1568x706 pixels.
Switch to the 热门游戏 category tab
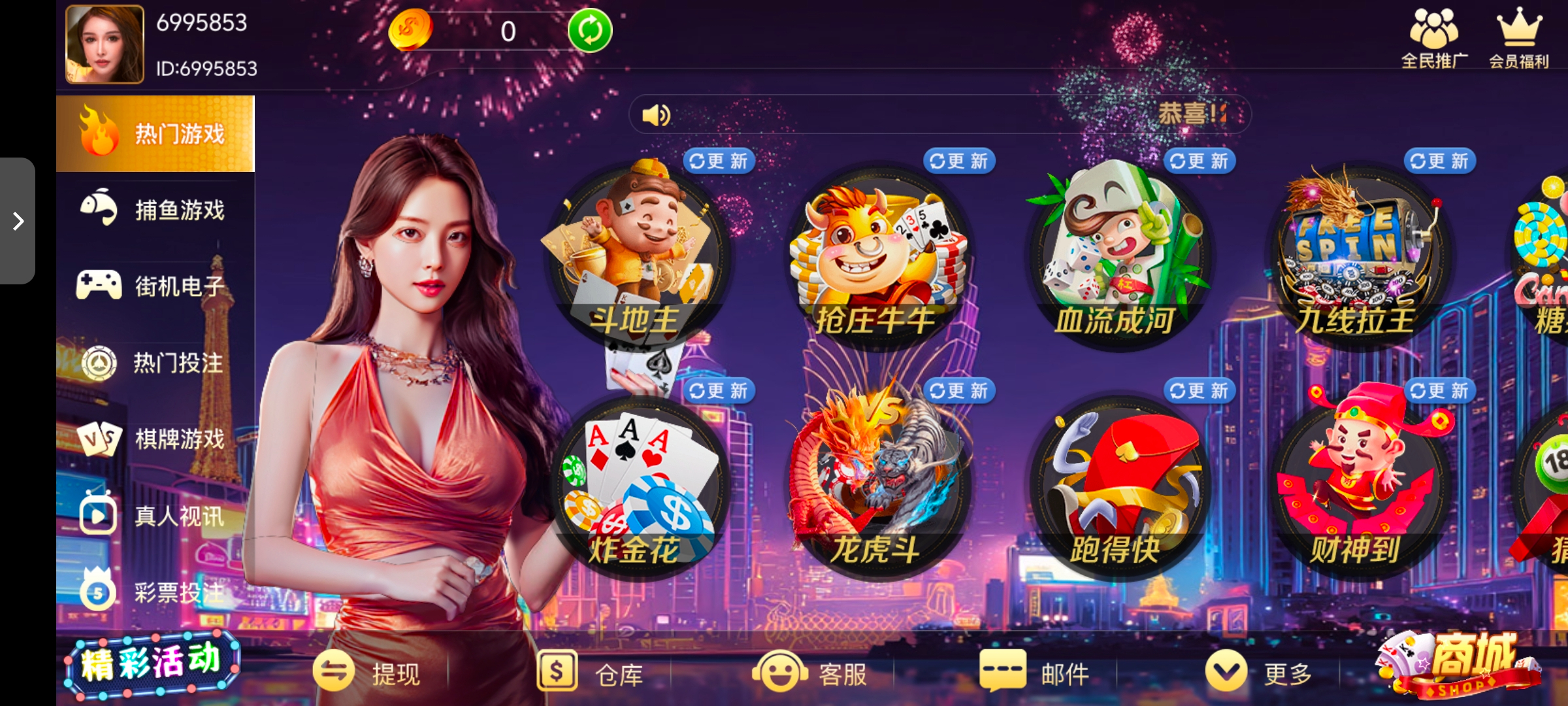pos(155,134)
